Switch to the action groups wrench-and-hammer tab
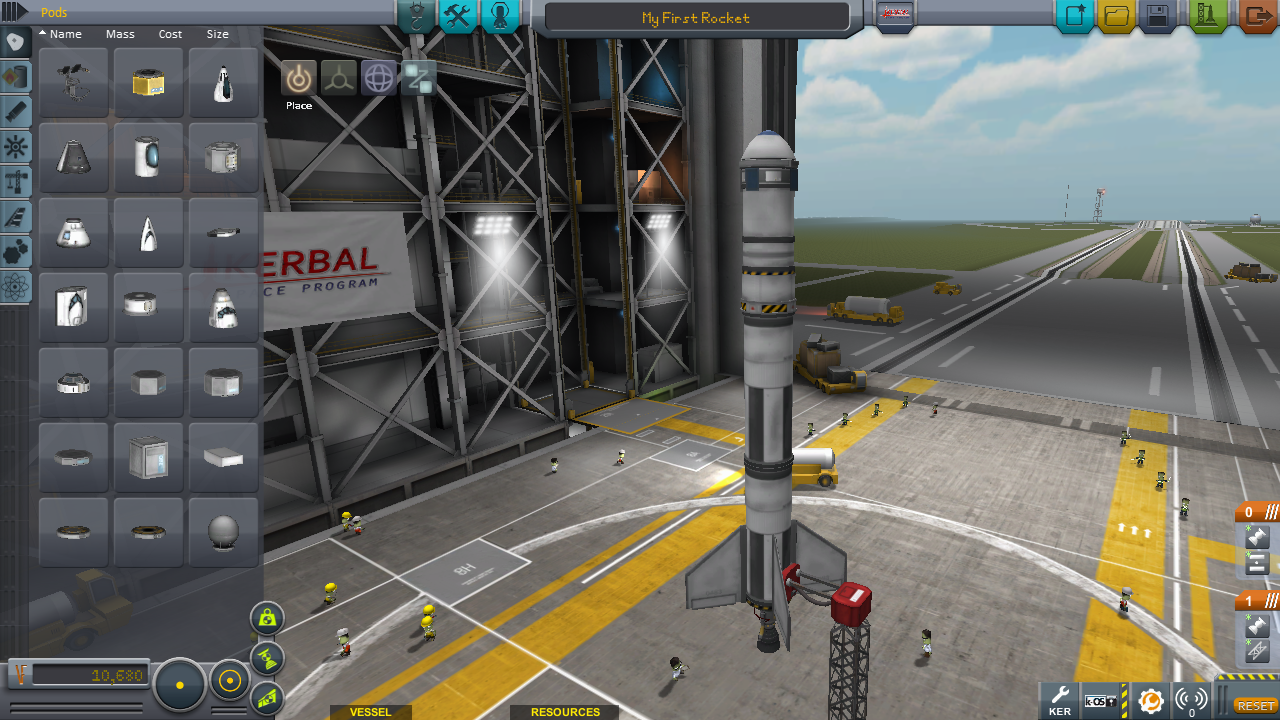The width and height of the screenshot is (1280, 720). [457, 16]
